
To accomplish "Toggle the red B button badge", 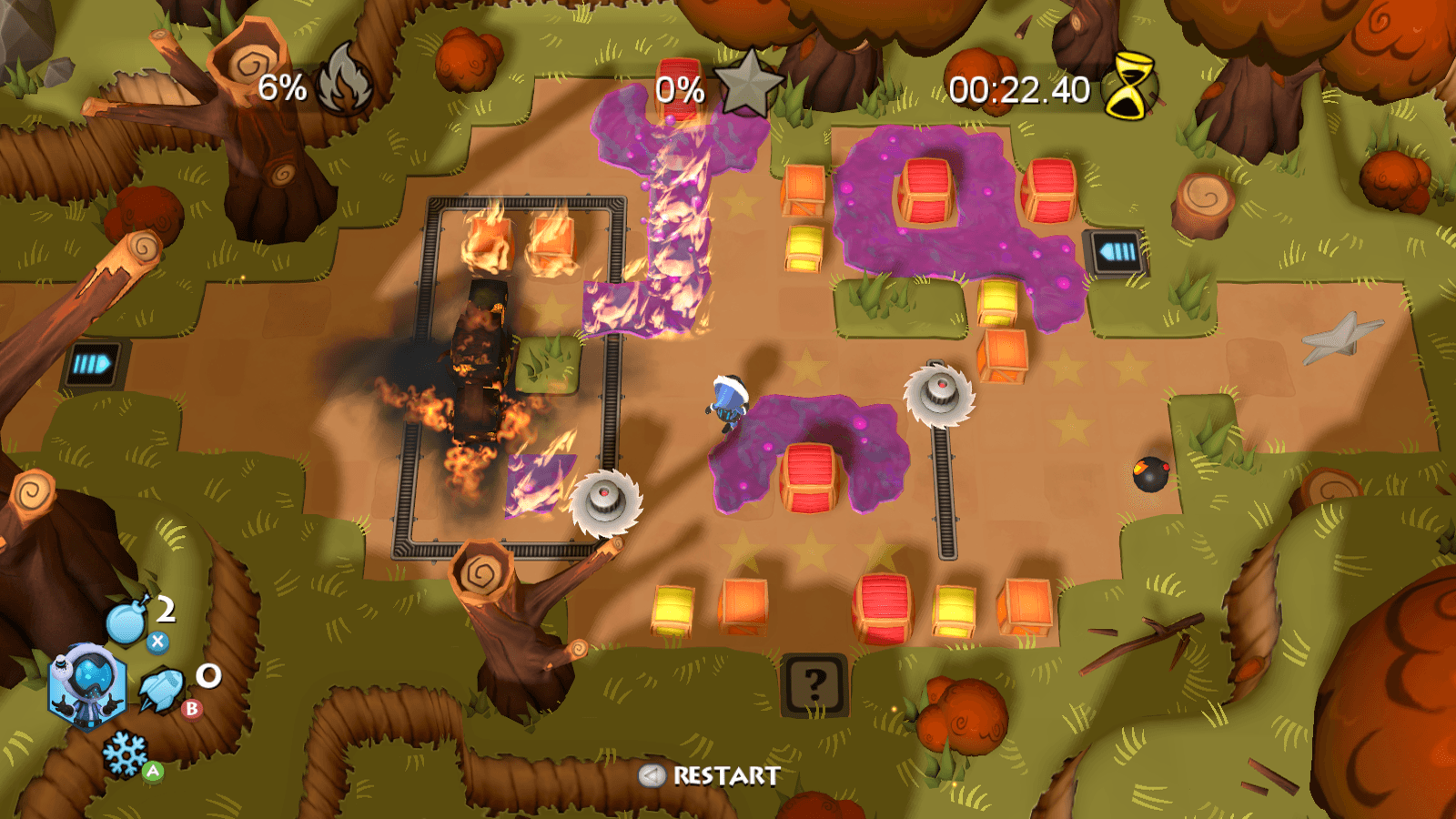I will tap(190, 711).
